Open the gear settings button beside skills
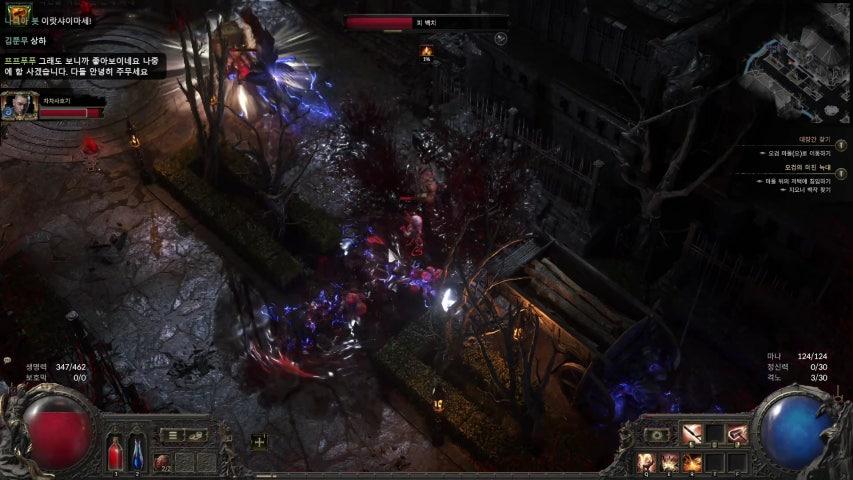Image resolution: width=853 pixels, height=480 pixels. click(657, 435)
